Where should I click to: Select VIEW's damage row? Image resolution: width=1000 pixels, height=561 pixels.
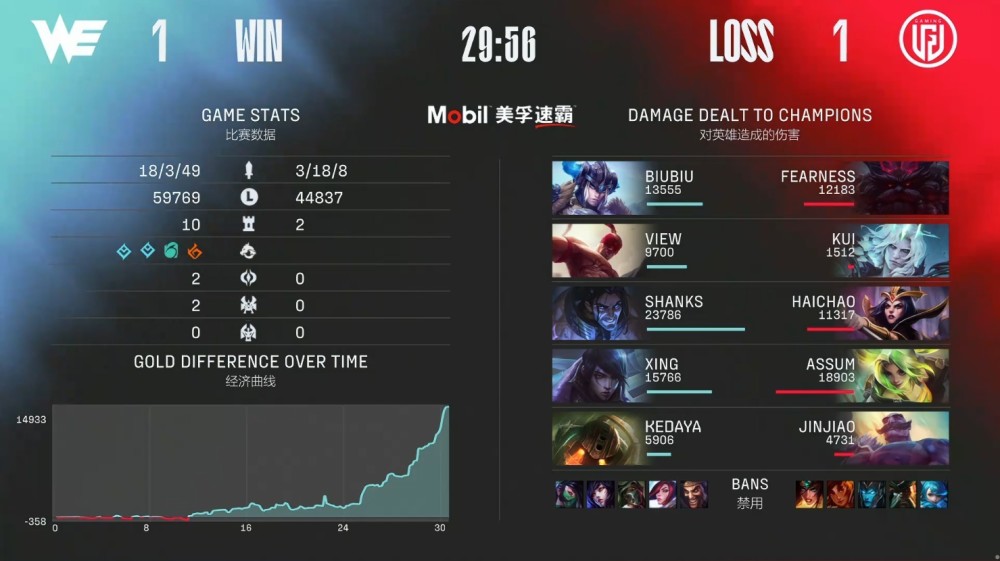tap(650, 250)
